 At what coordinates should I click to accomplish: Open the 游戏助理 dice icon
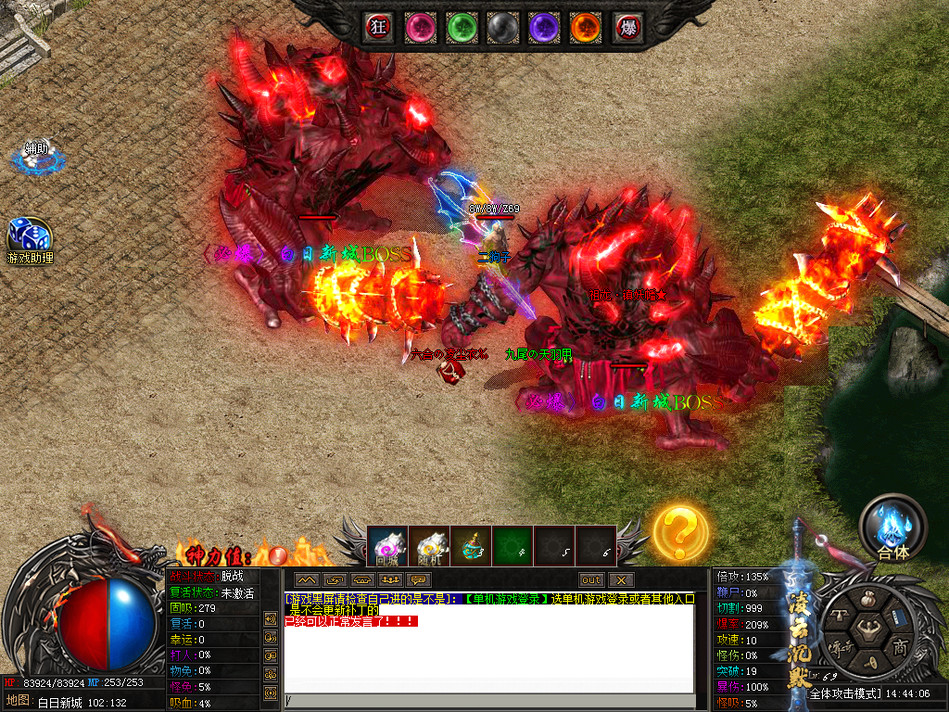(x=27, y=238)
